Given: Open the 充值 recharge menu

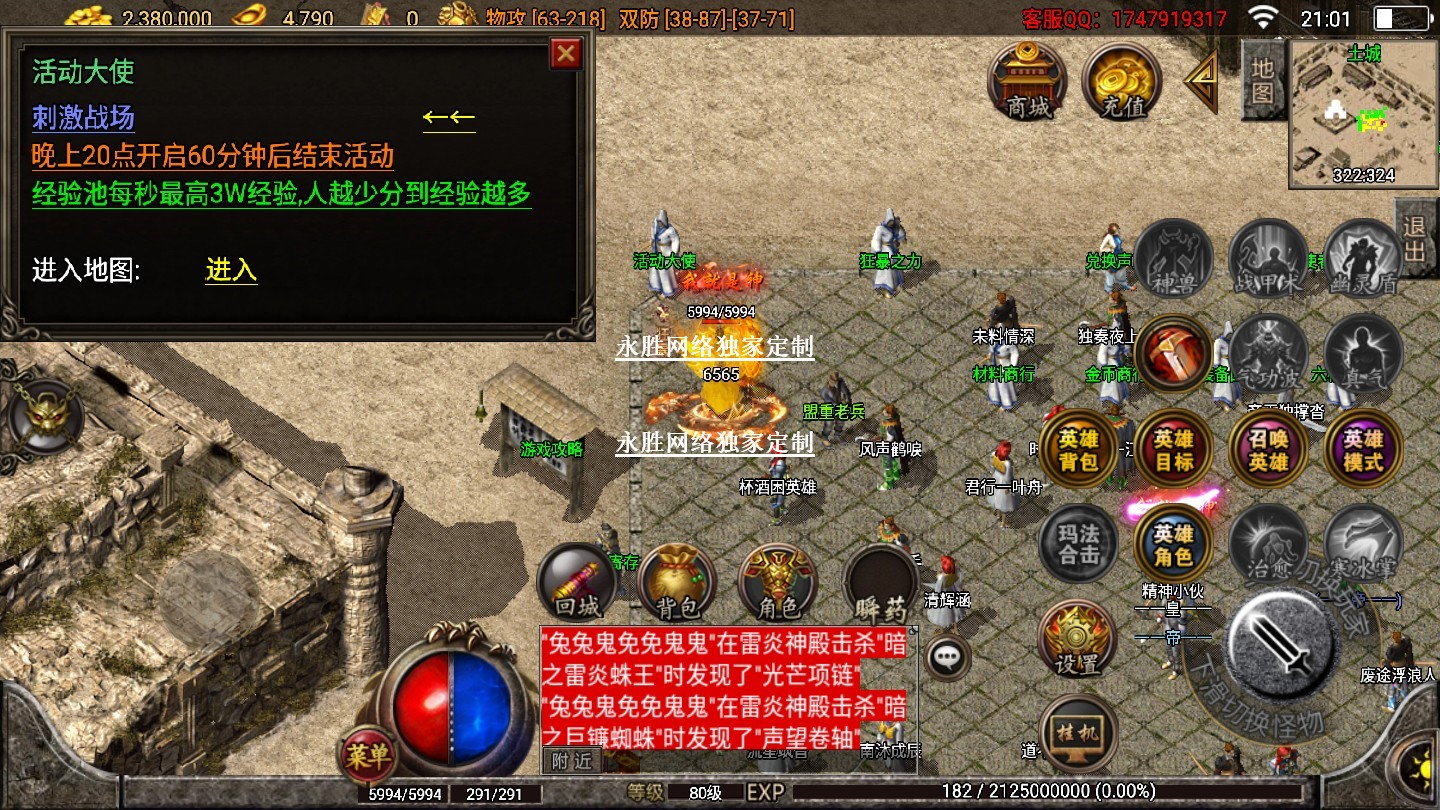Looking at the screenshot, I should 1121,80.
